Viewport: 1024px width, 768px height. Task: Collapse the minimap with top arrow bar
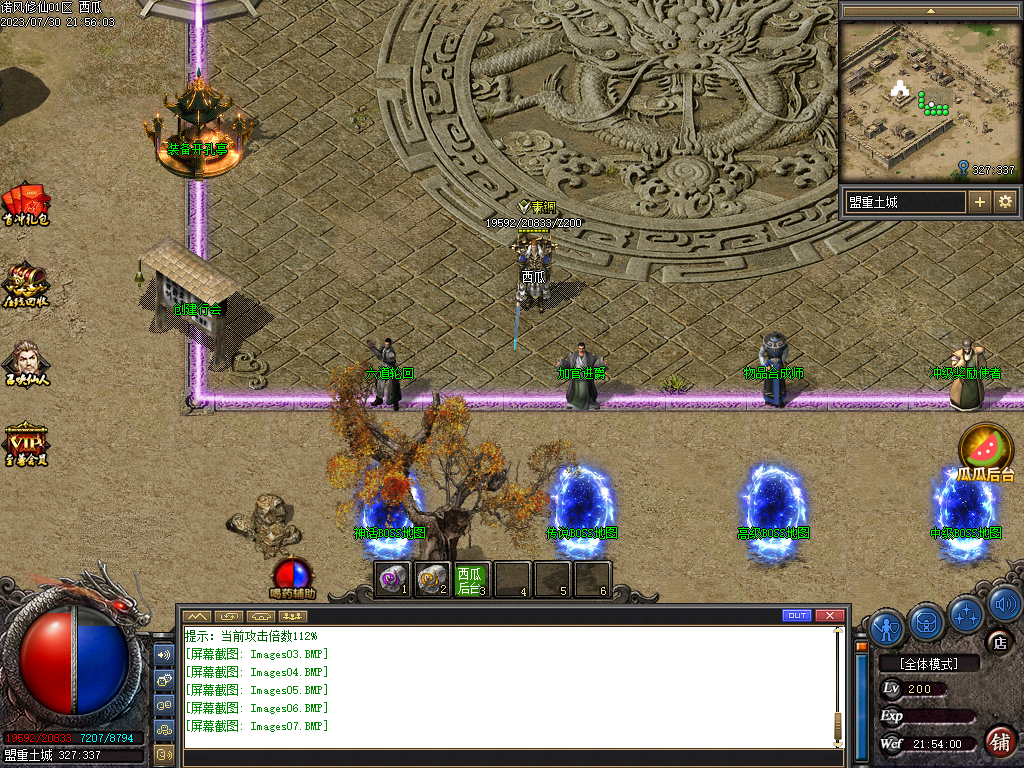930,11
